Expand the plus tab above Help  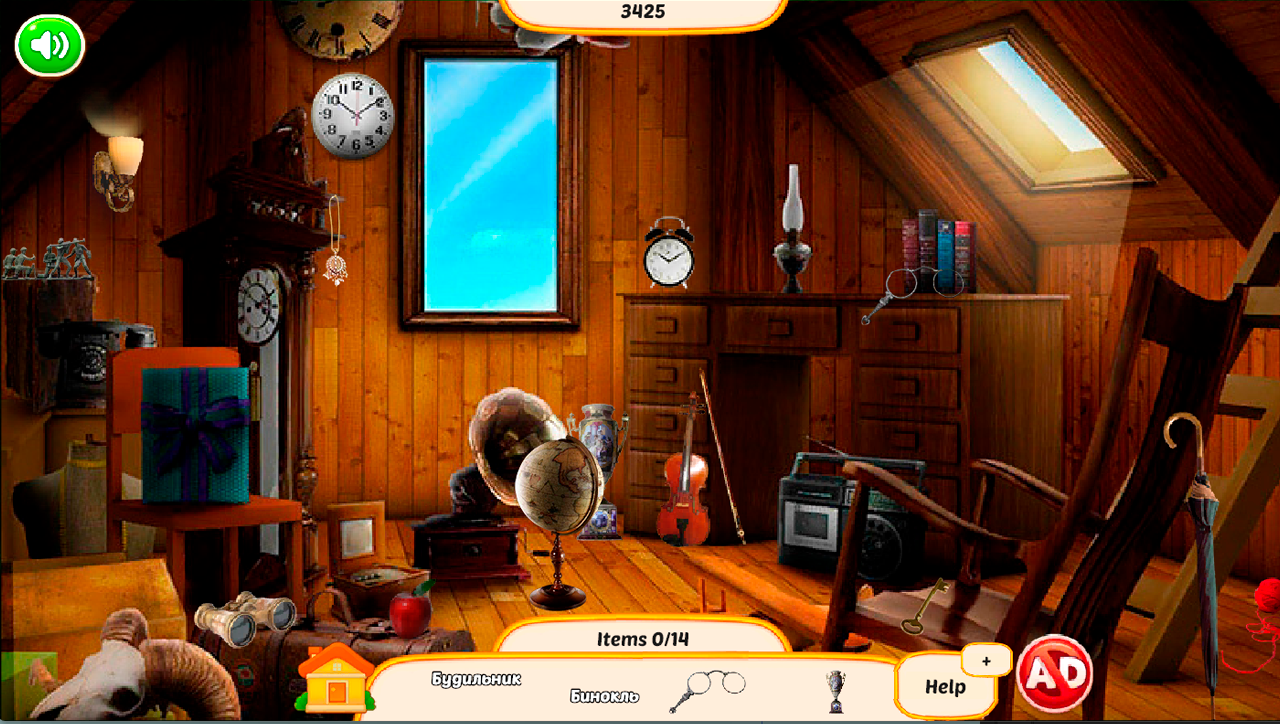[986, 660]
